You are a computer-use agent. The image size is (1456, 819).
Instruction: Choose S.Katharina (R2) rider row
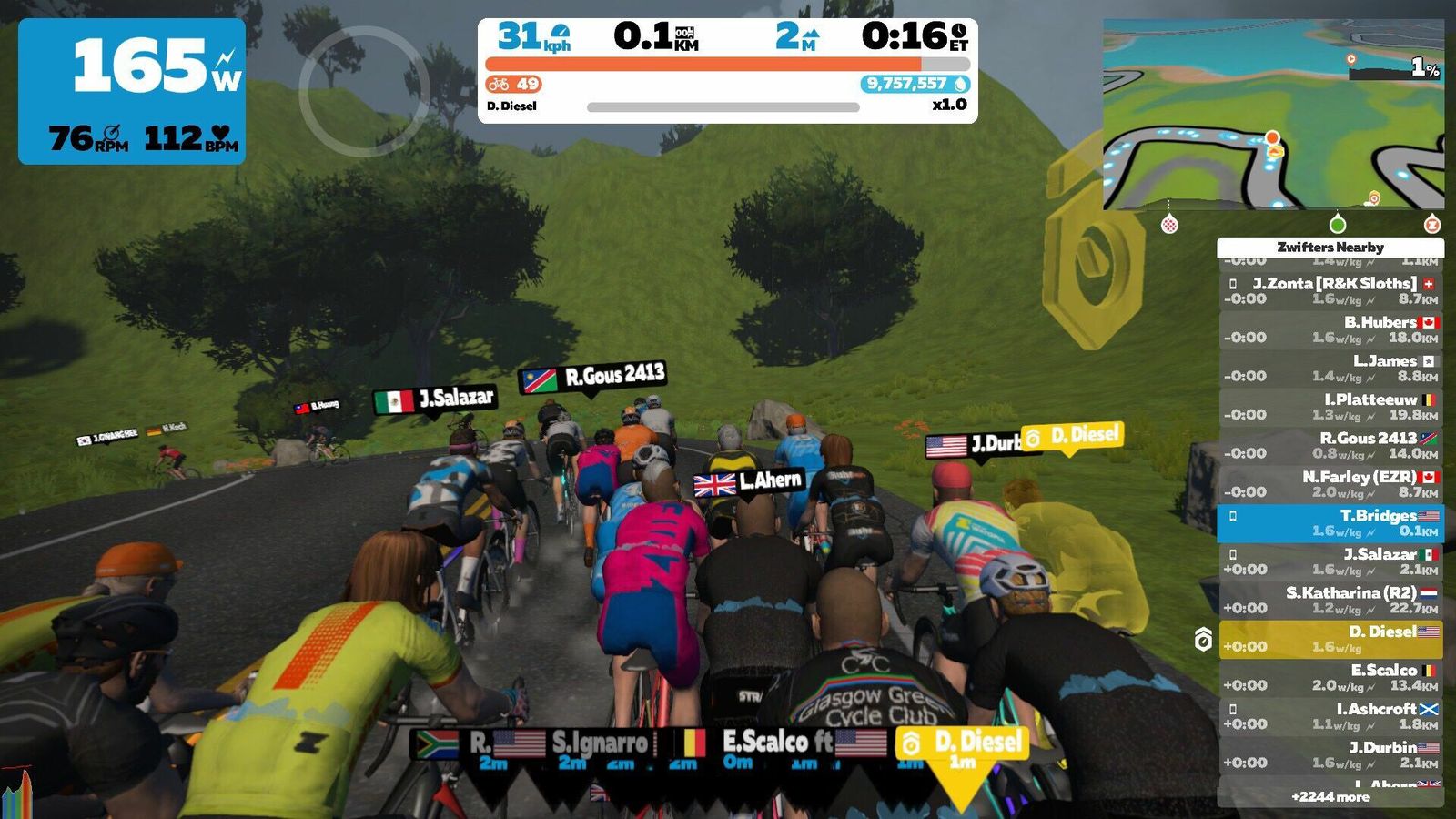coord(1330,601)
